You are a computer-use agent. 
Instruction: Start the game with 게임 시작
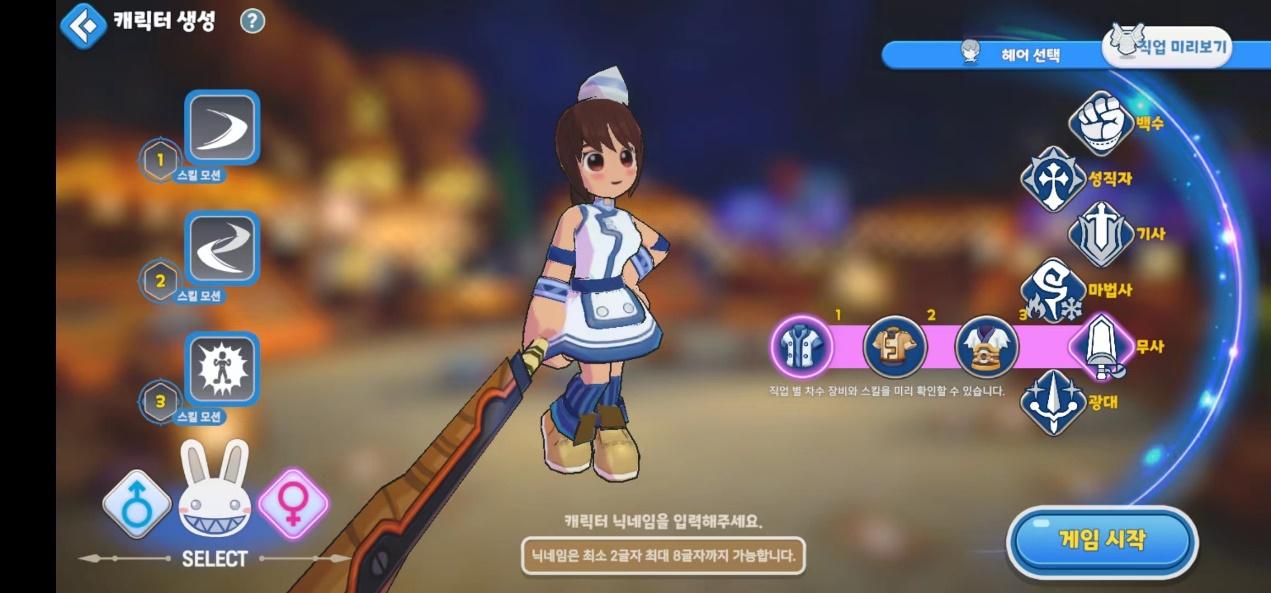(x=1101, y=541)
